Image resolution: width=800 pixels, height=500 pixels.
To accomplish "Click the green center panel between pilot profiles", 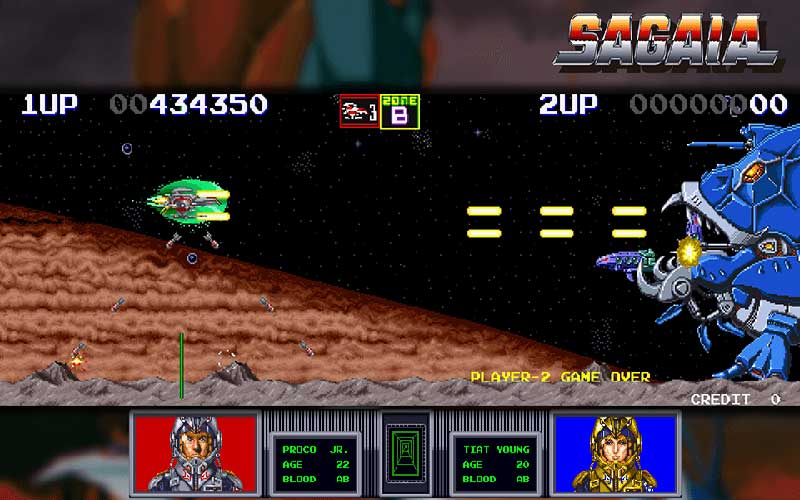I will click(404, 452).
